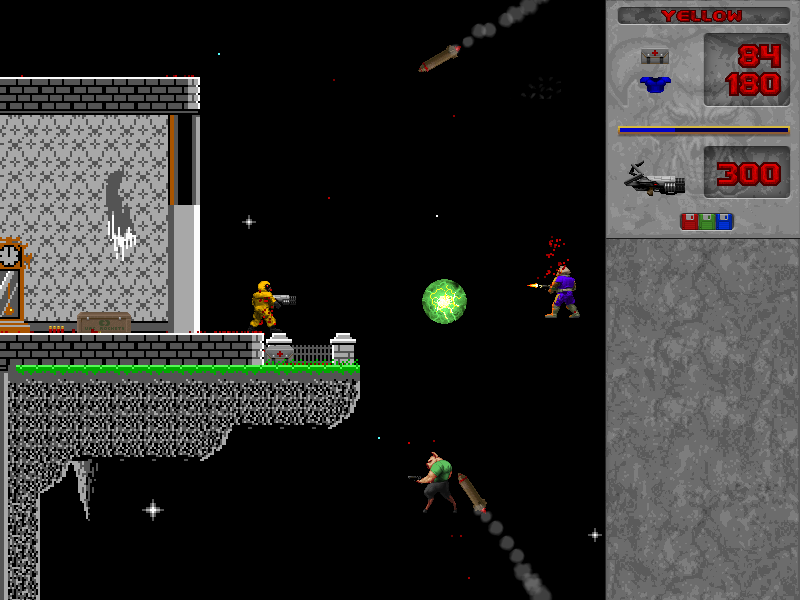
Task: Click the YELLOW player name plate
Action: click(703, 16)
